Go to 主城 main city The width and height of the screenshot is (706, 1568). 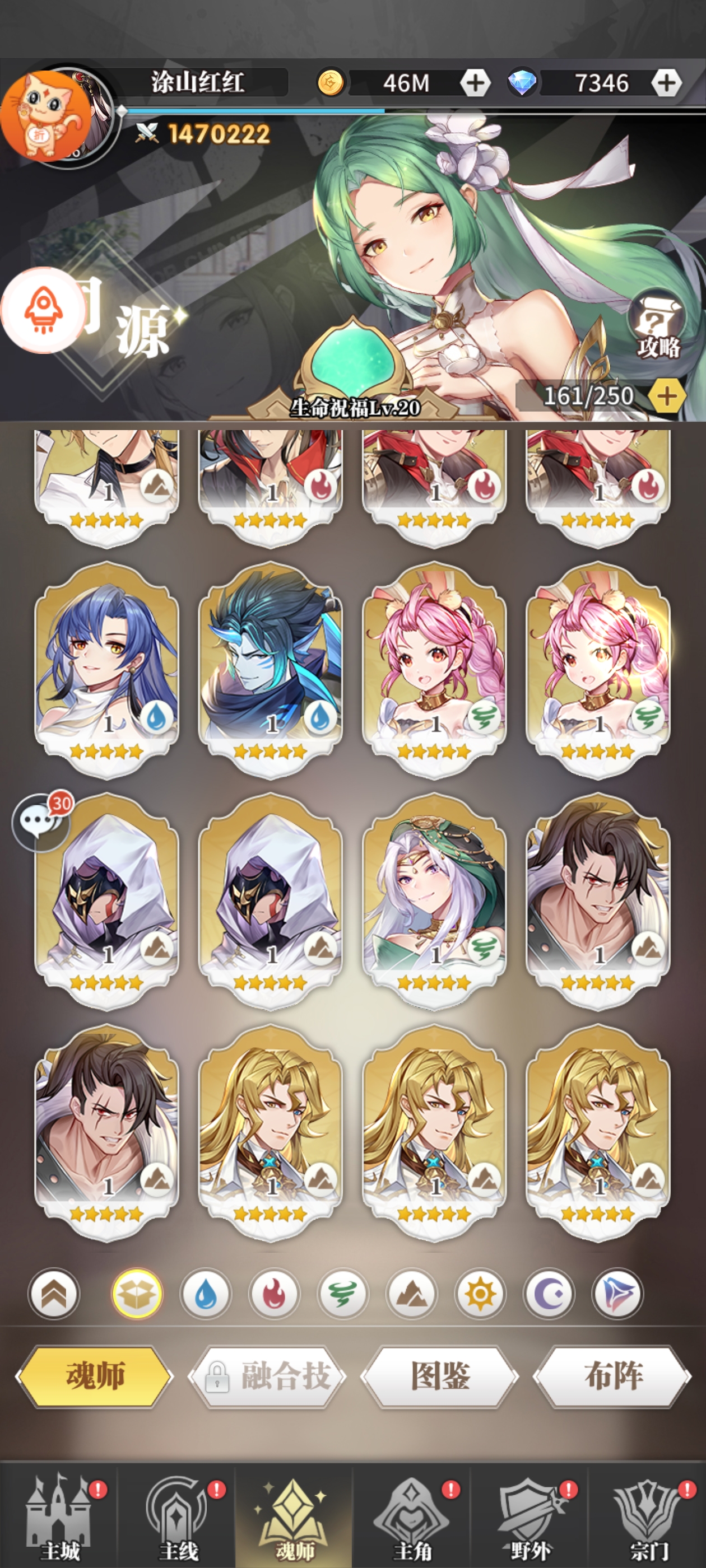click(60, 1519)
